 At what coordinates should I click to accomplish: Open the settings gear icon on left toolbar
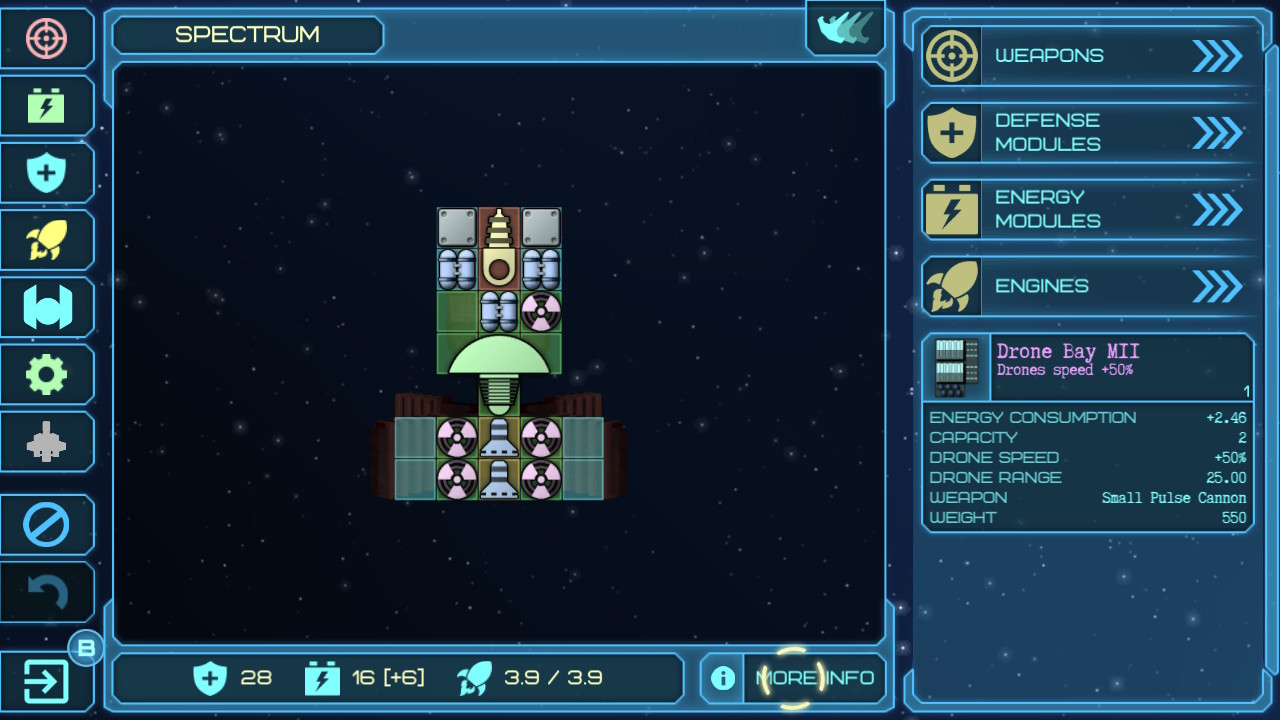coord(46,373)
